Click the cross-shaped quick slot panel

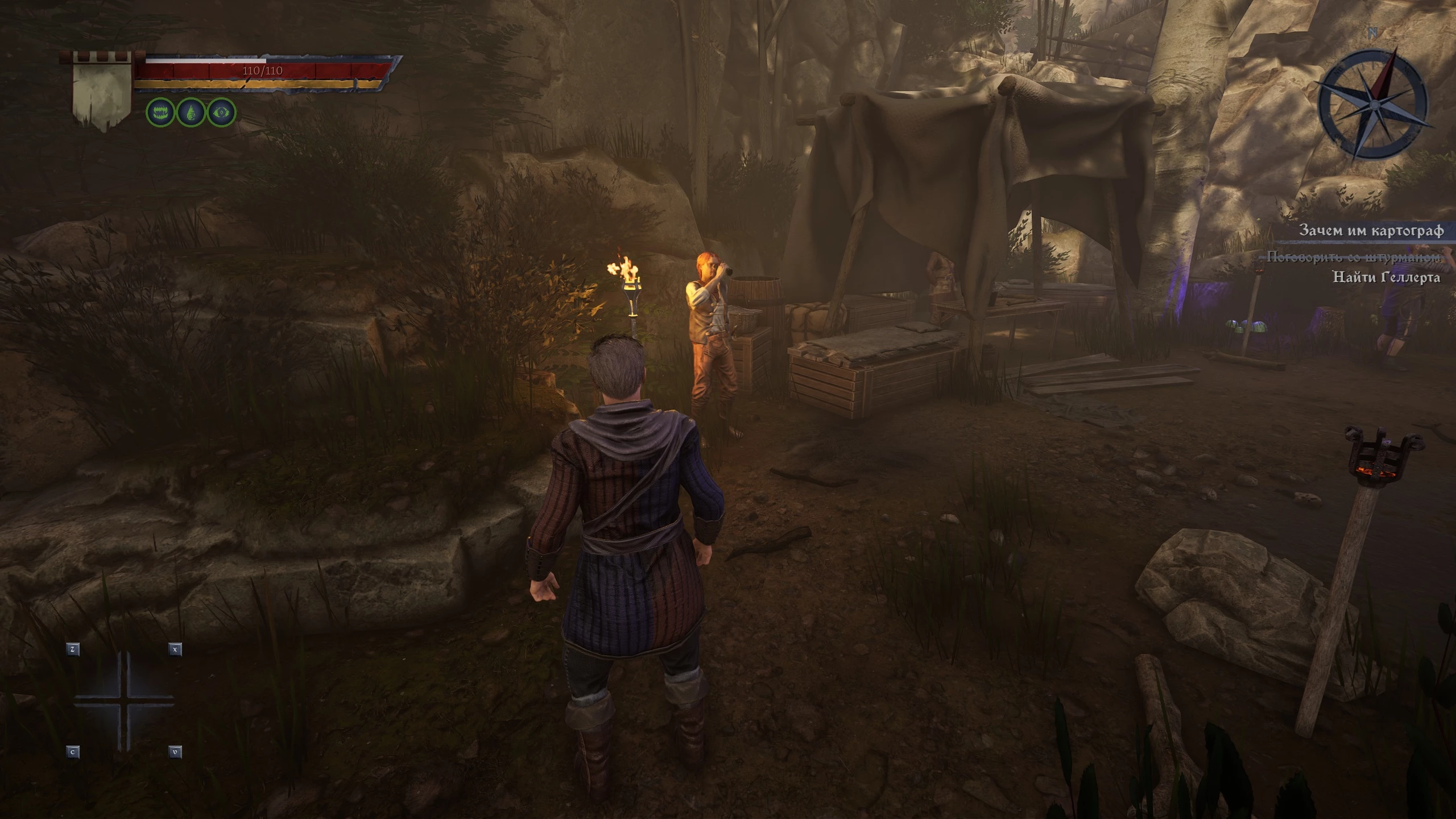[124, 700]
